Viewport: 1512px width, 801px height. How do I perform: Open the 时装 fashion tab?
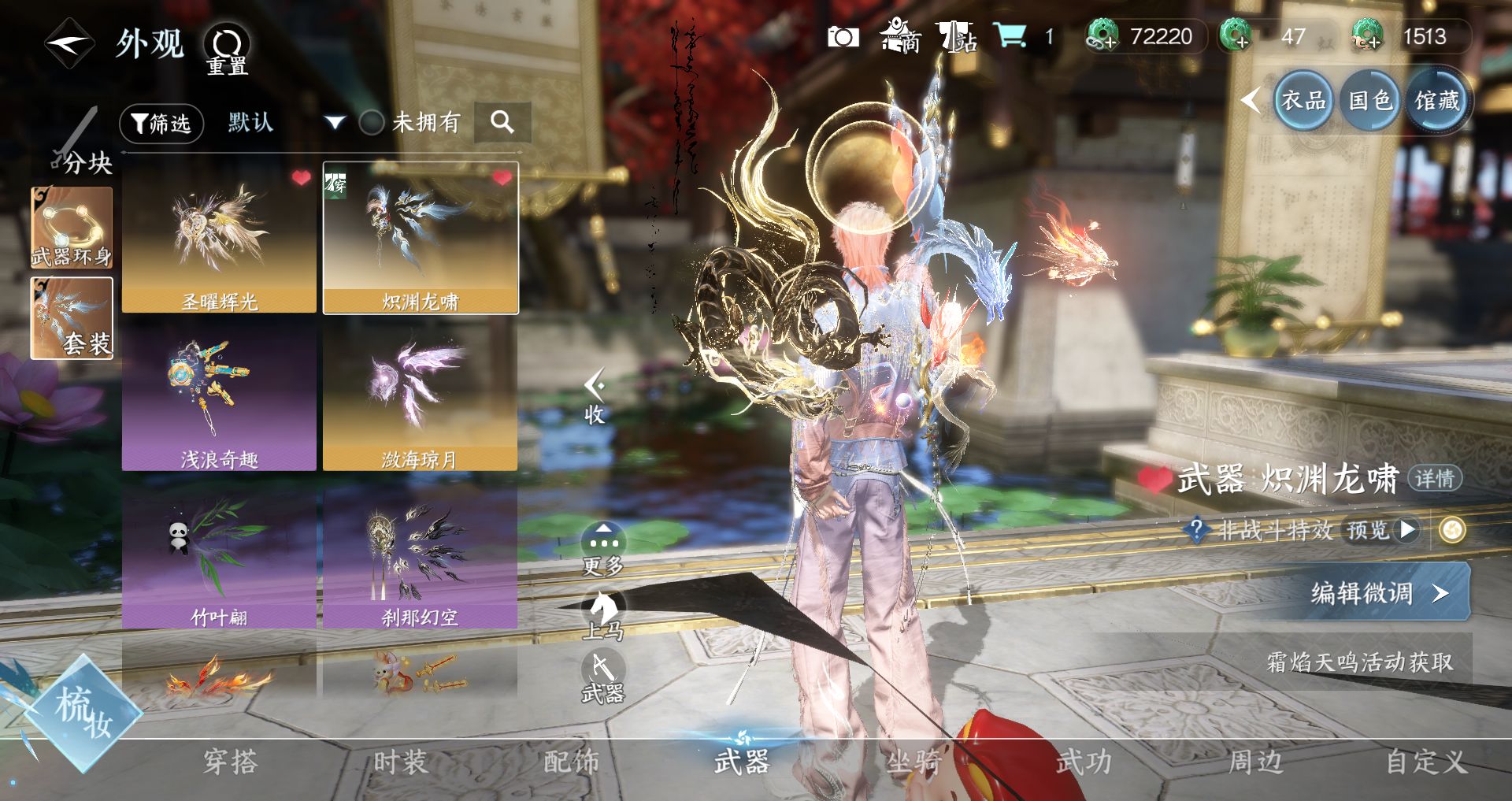point(400,762)
